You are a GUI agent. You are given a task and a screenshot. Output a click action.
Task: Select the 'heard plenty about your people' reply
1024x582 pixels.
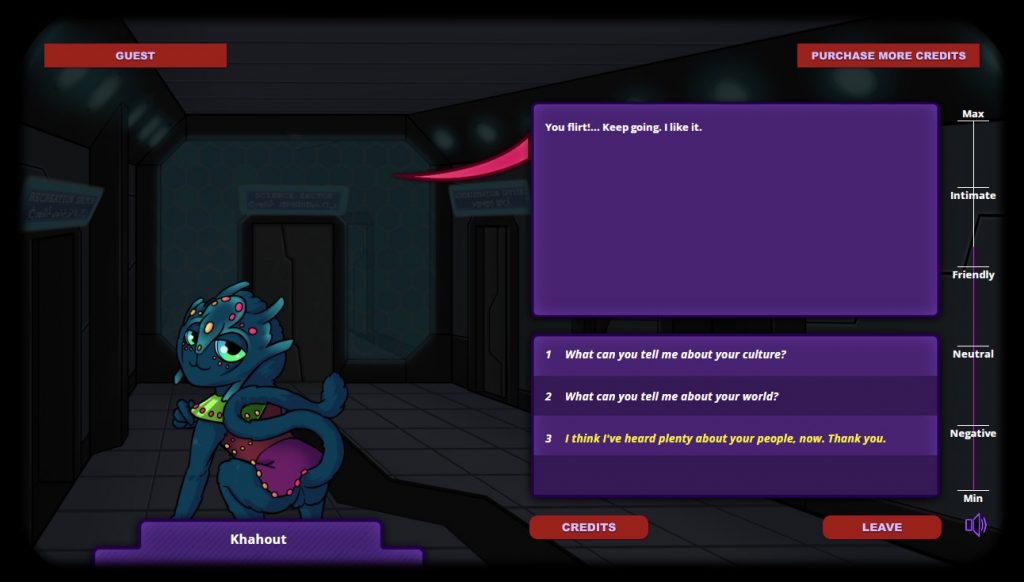pos(725,439)
